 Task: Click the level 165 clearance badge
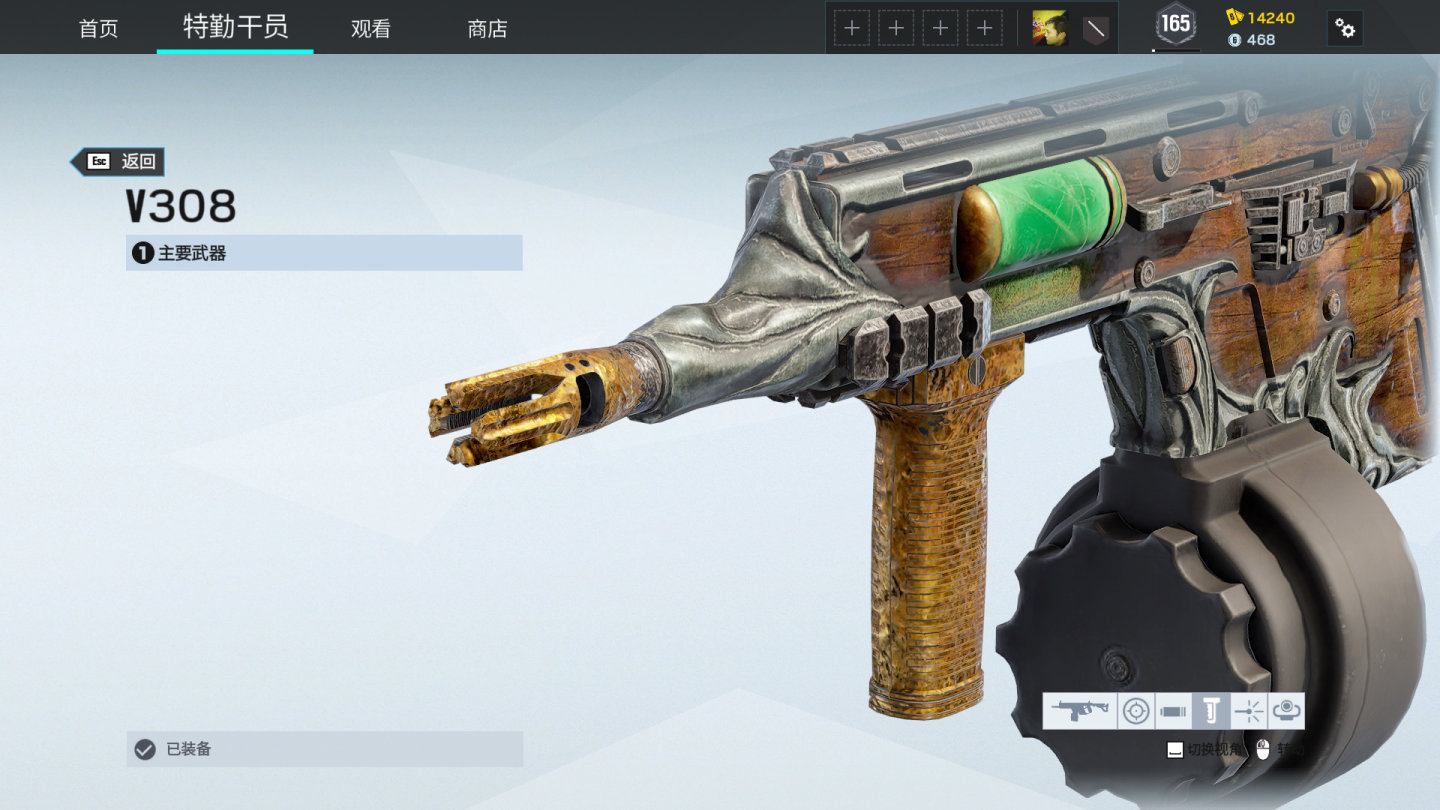pyautogui.click(x=1175, y=25)
